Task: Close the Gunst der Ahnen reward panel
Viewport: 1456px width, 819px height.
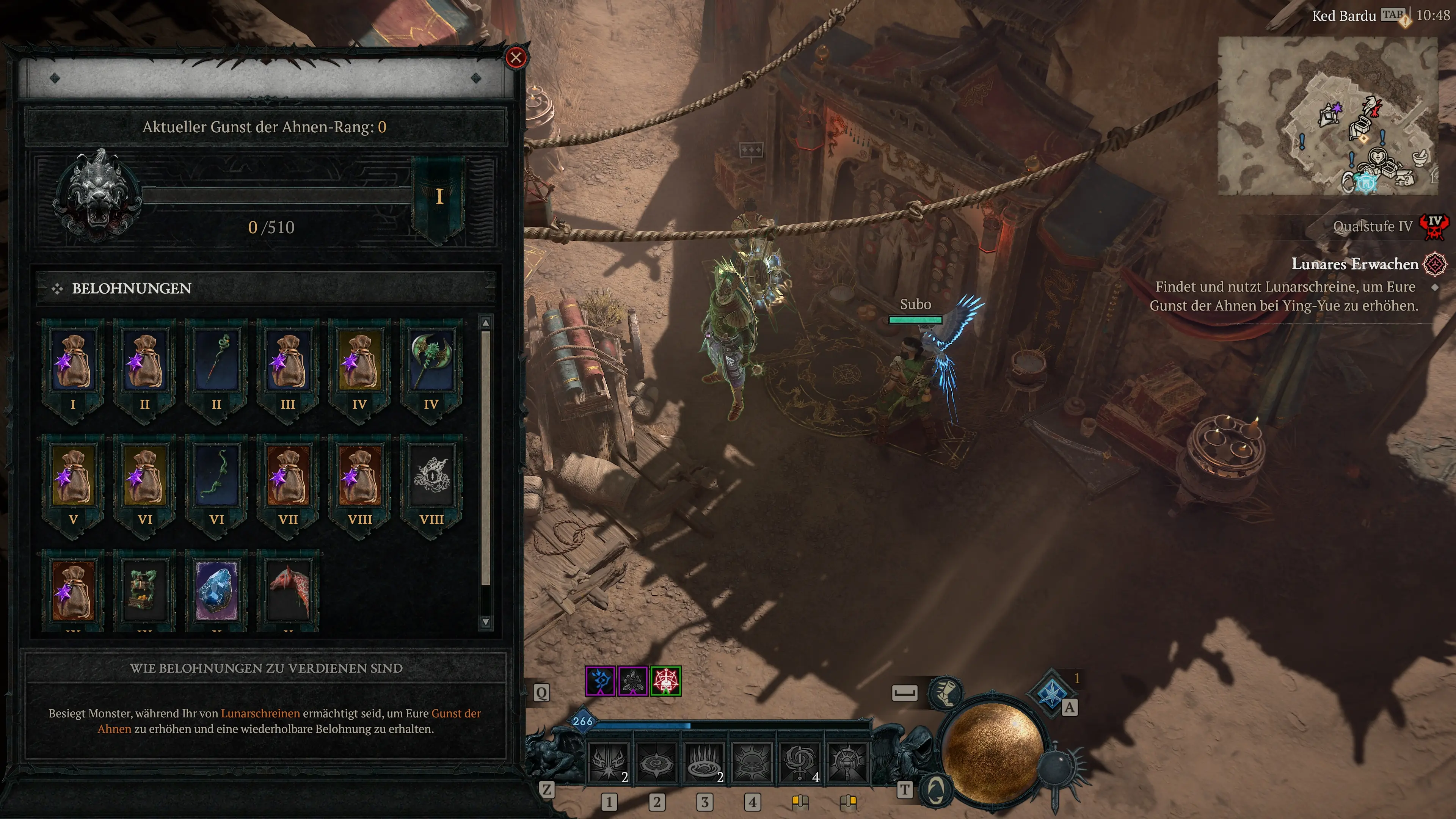Action: pyautogui.click(x=516, y=58)
